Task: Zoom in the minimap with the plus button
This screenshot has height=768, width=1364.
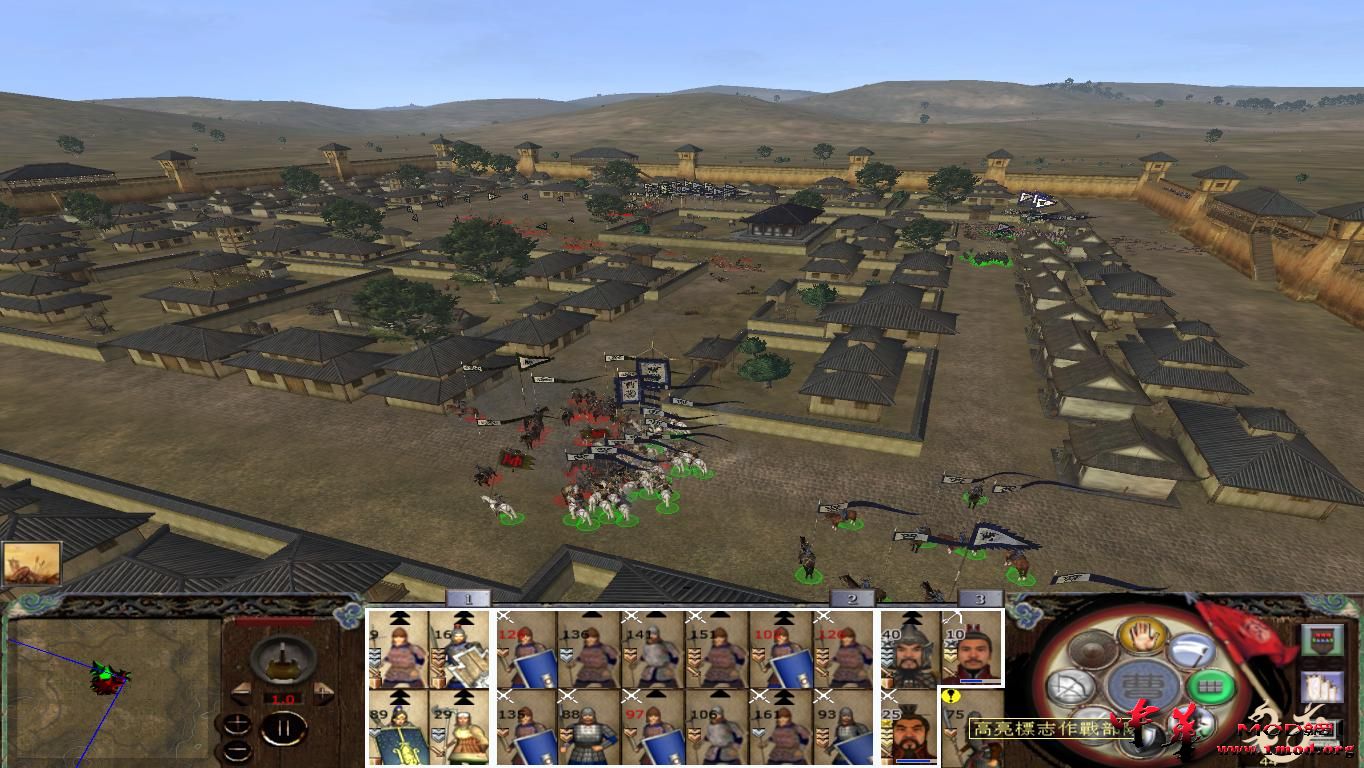Action: pyautogui.click(x=237, y=724)
